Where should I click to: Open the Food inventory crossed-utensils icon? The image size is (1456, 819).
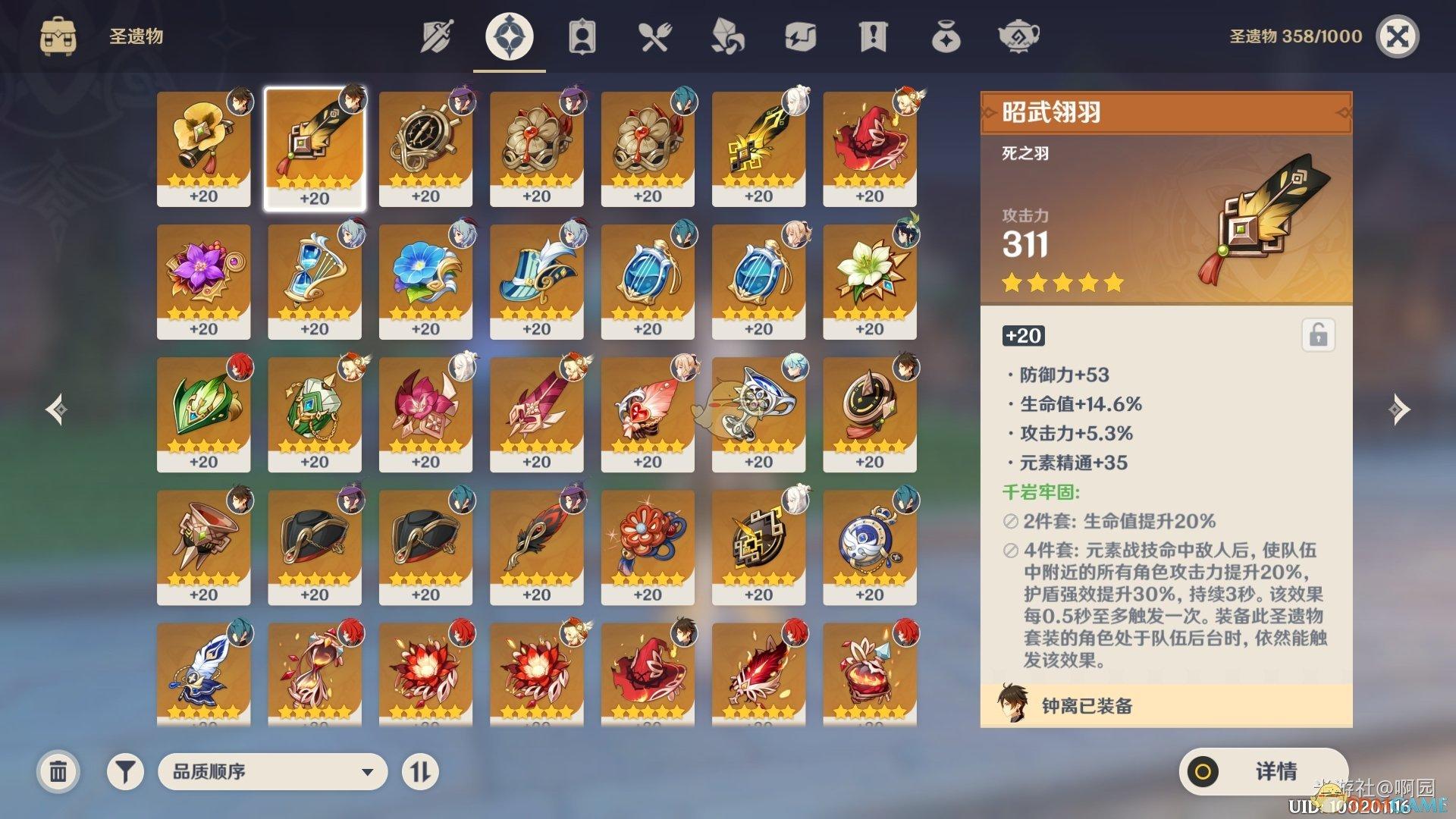pyautogui.click(x=654, y=35)
